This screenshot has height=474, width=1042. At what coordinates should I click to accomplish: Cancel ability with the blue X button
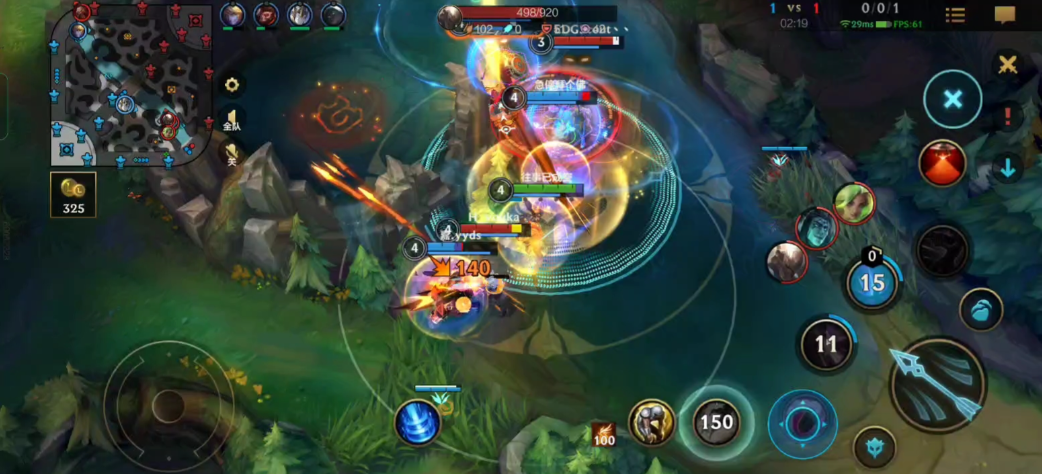[952, 99]
